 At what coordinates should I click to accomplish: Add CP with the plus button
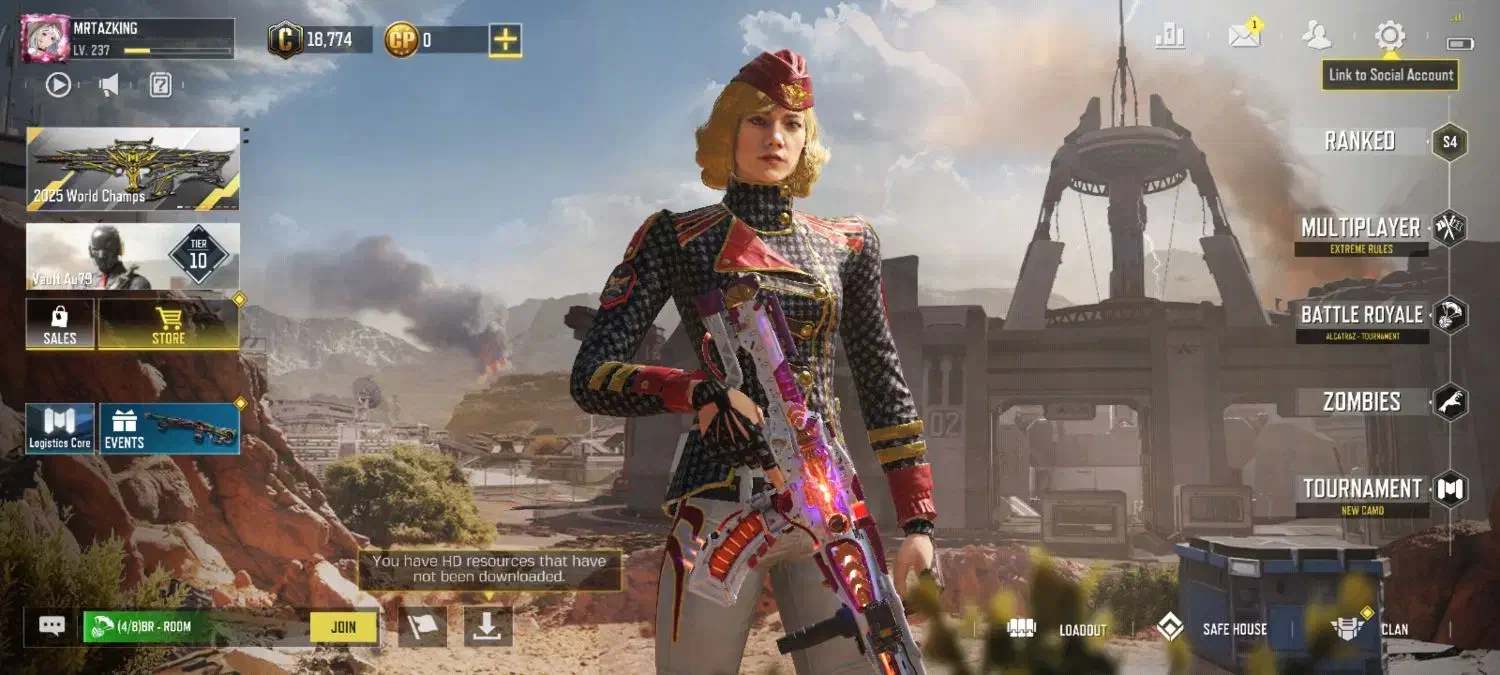click(x=505, y=40)
